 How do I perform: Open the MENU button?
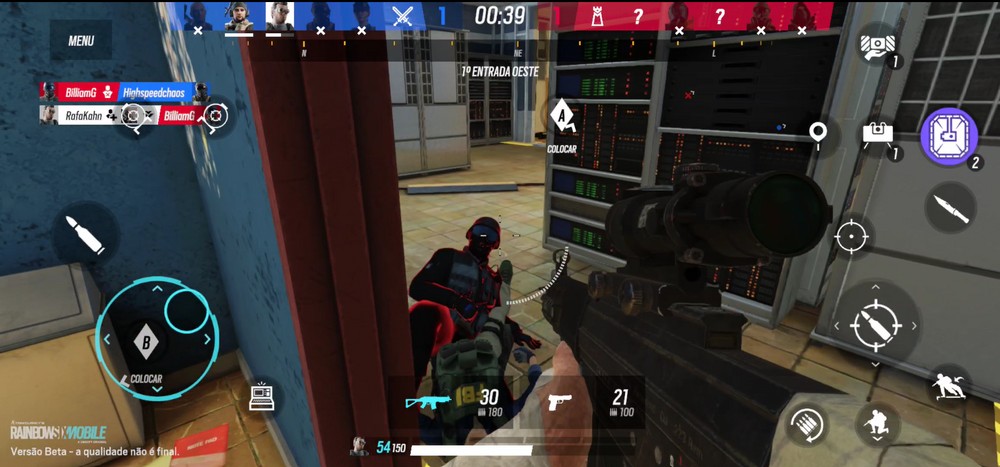[81, 41]
